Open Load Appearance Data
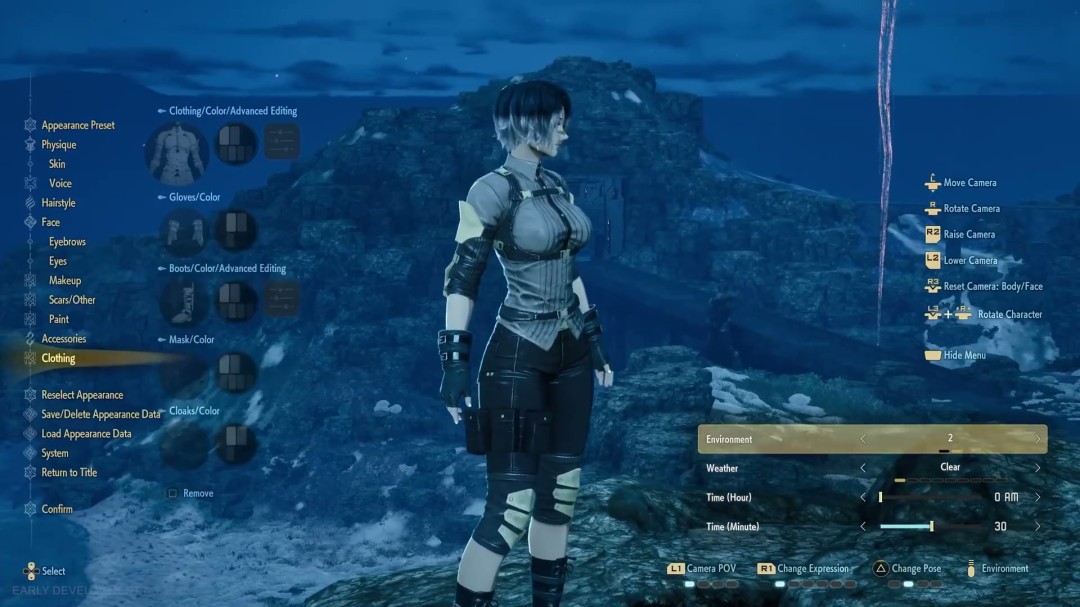Viewport: 1080px width, 607px height. point(86,434)
